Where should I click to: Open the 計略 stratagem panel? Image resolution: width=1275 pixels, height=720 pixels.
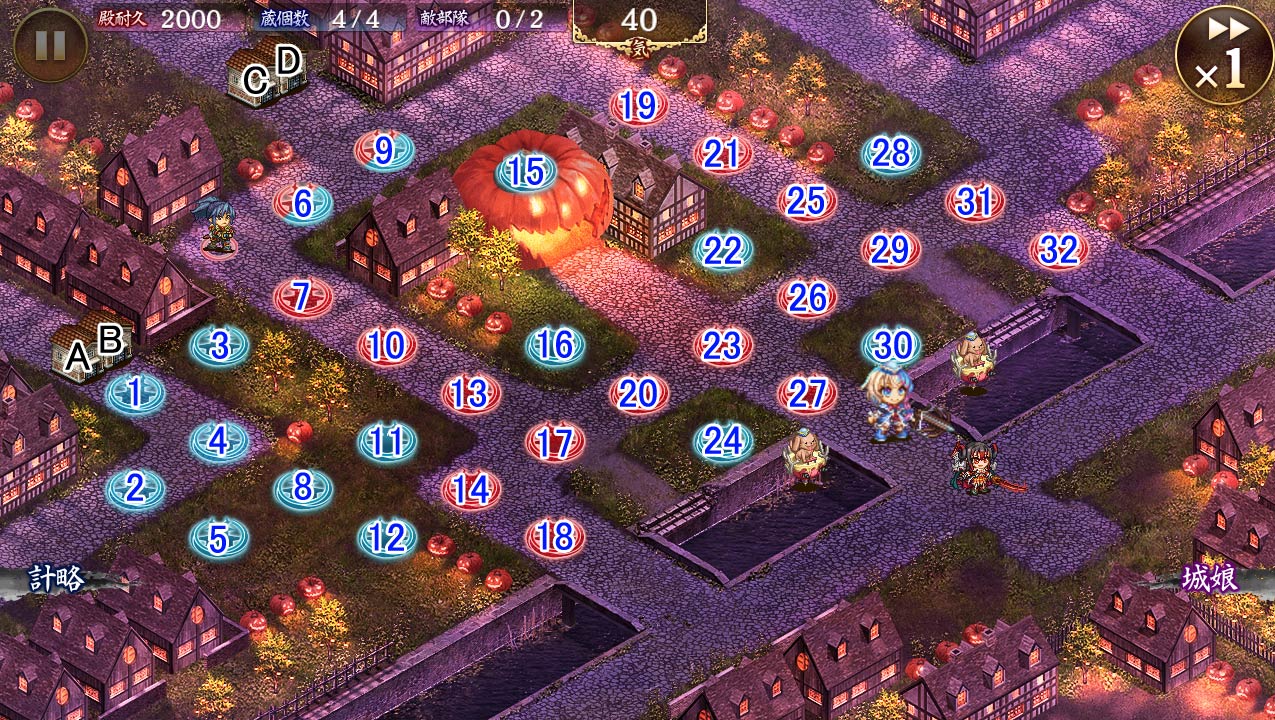(x=58, y=579)
